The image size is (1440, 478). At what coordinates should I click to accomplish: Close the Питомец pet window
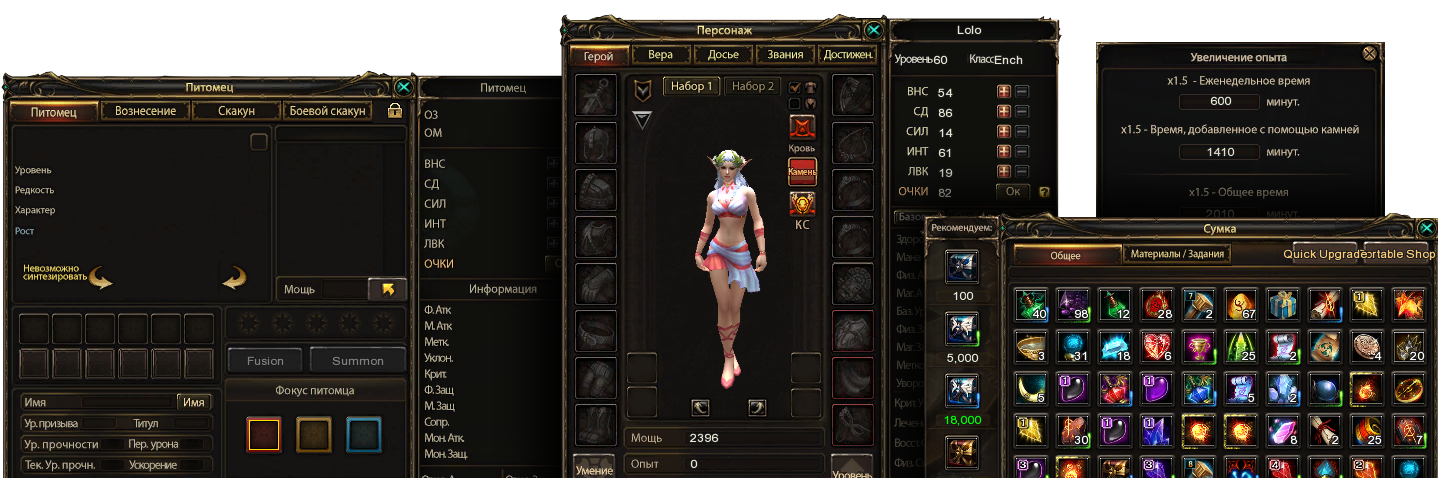(x=403, y=87)
